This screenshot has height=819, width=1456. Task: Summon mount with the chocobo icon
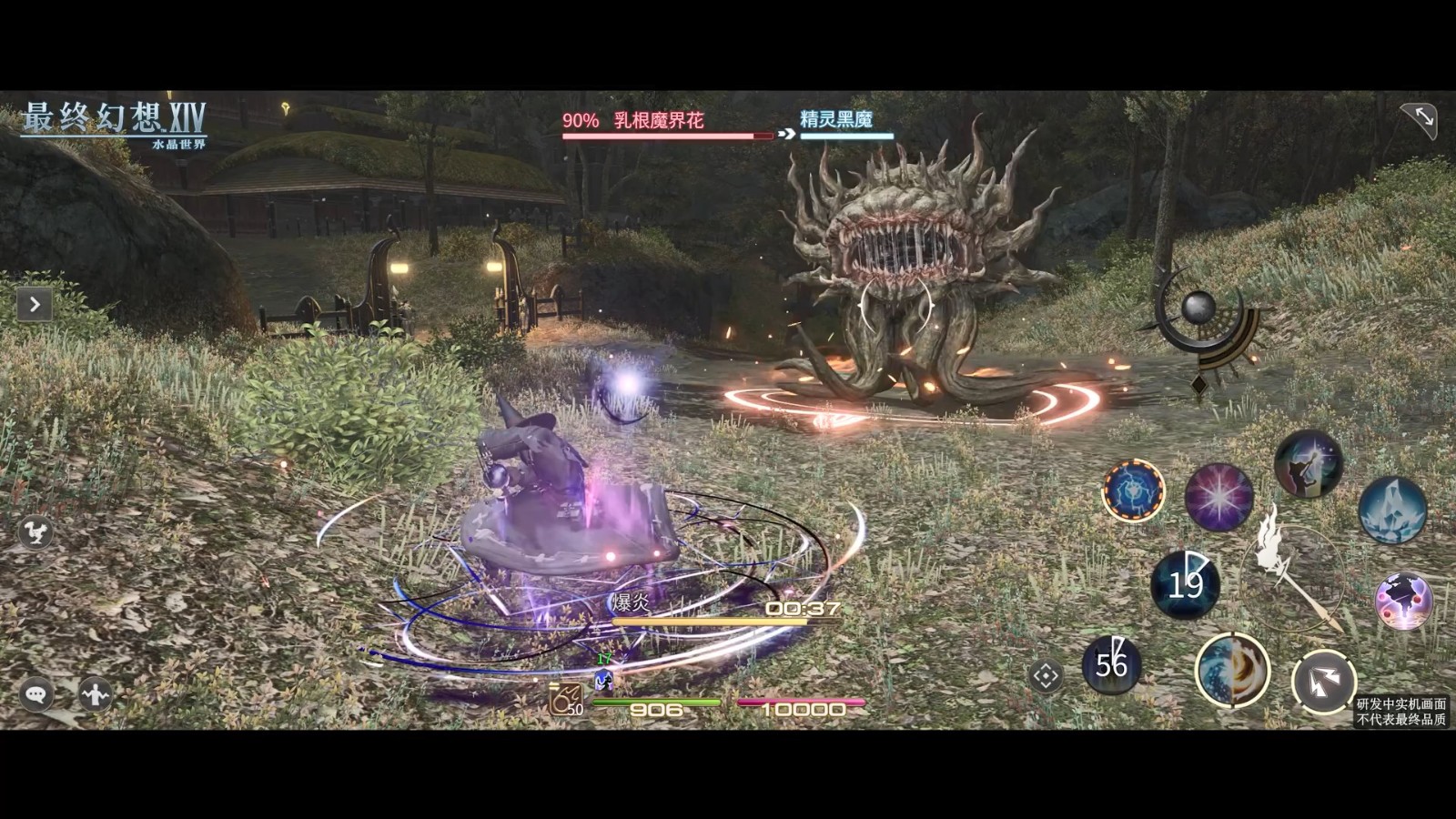35,532
